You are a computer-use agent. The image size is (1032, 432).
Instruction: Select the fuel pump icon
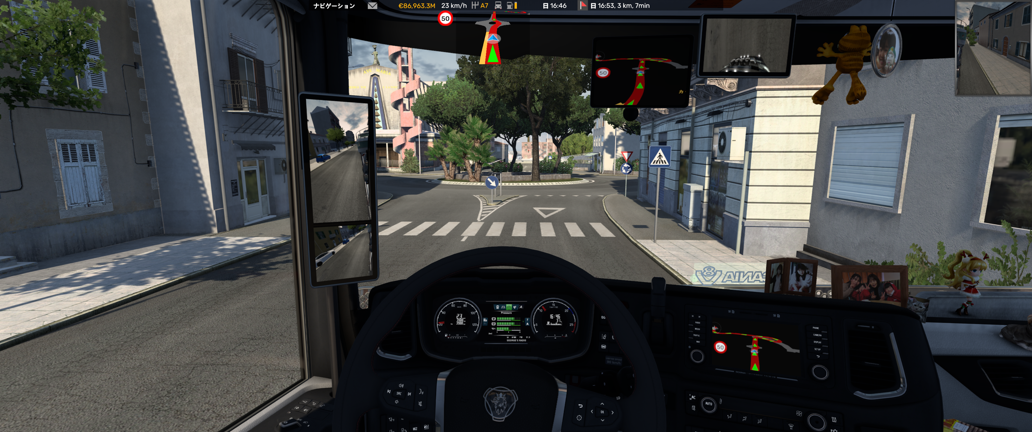pos(510,6)
